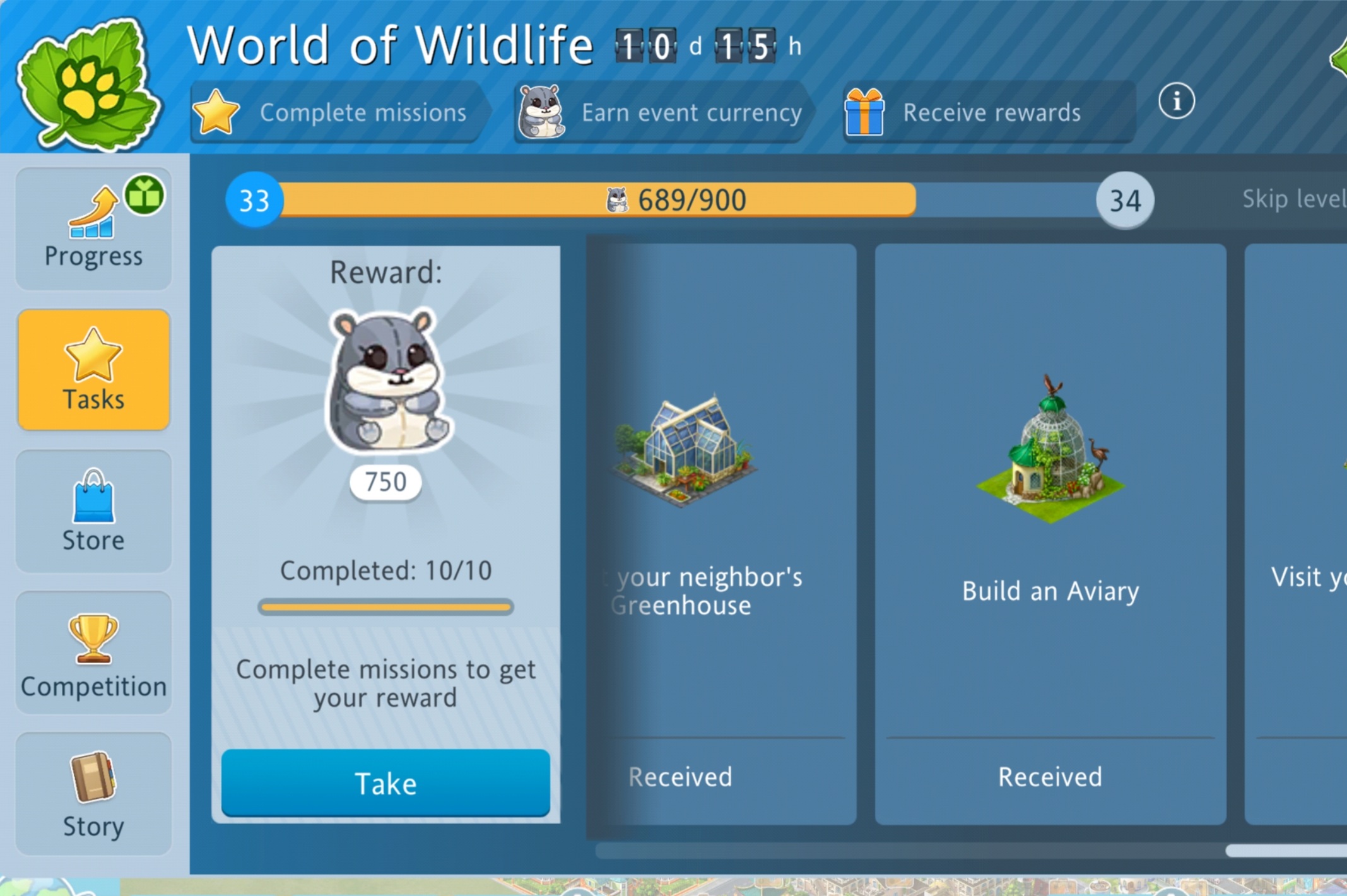Open the Story tab
This screenshot has width=1347, height=896.
93,794
